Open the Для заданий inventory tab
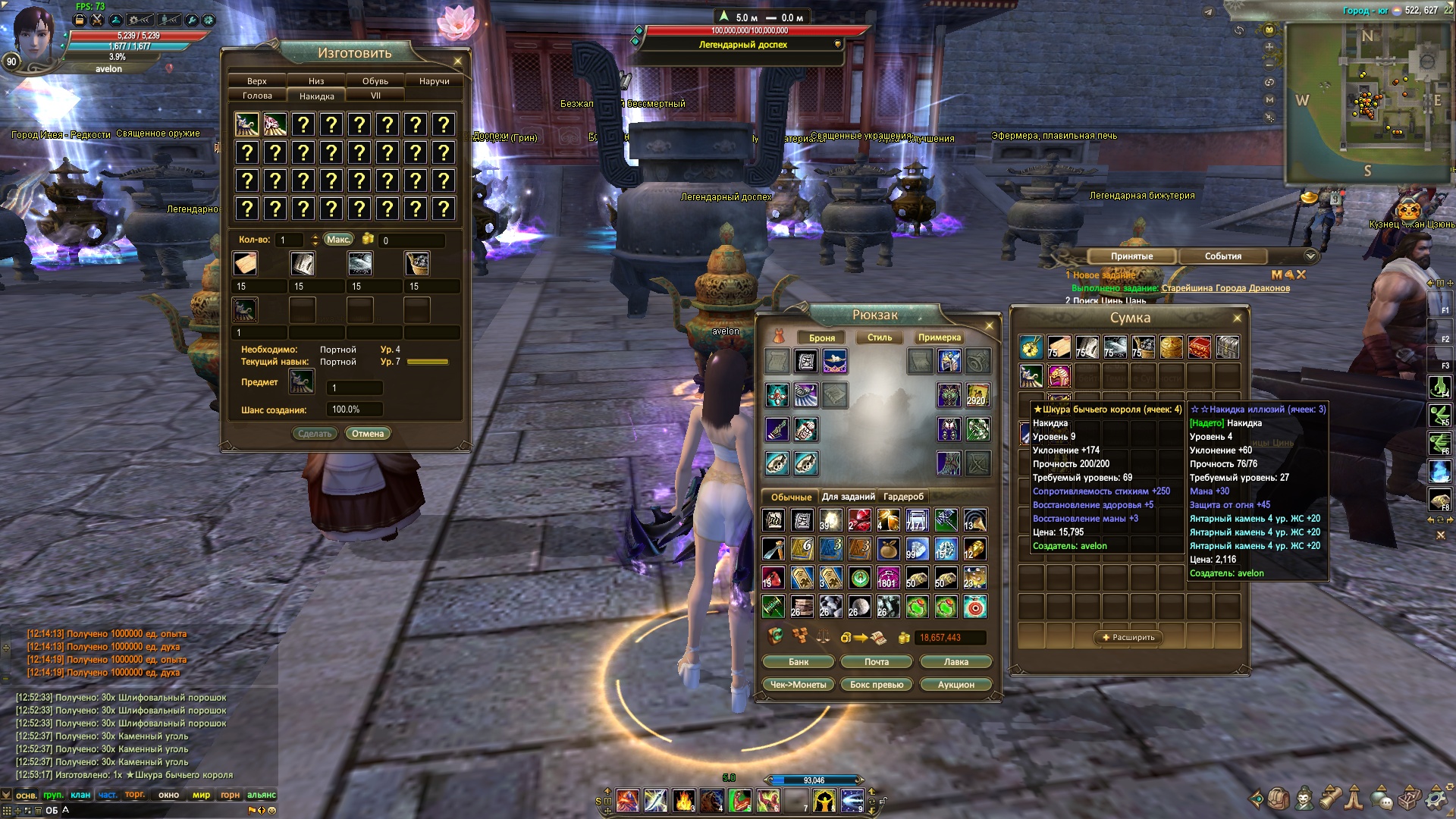 coord(848,497)
